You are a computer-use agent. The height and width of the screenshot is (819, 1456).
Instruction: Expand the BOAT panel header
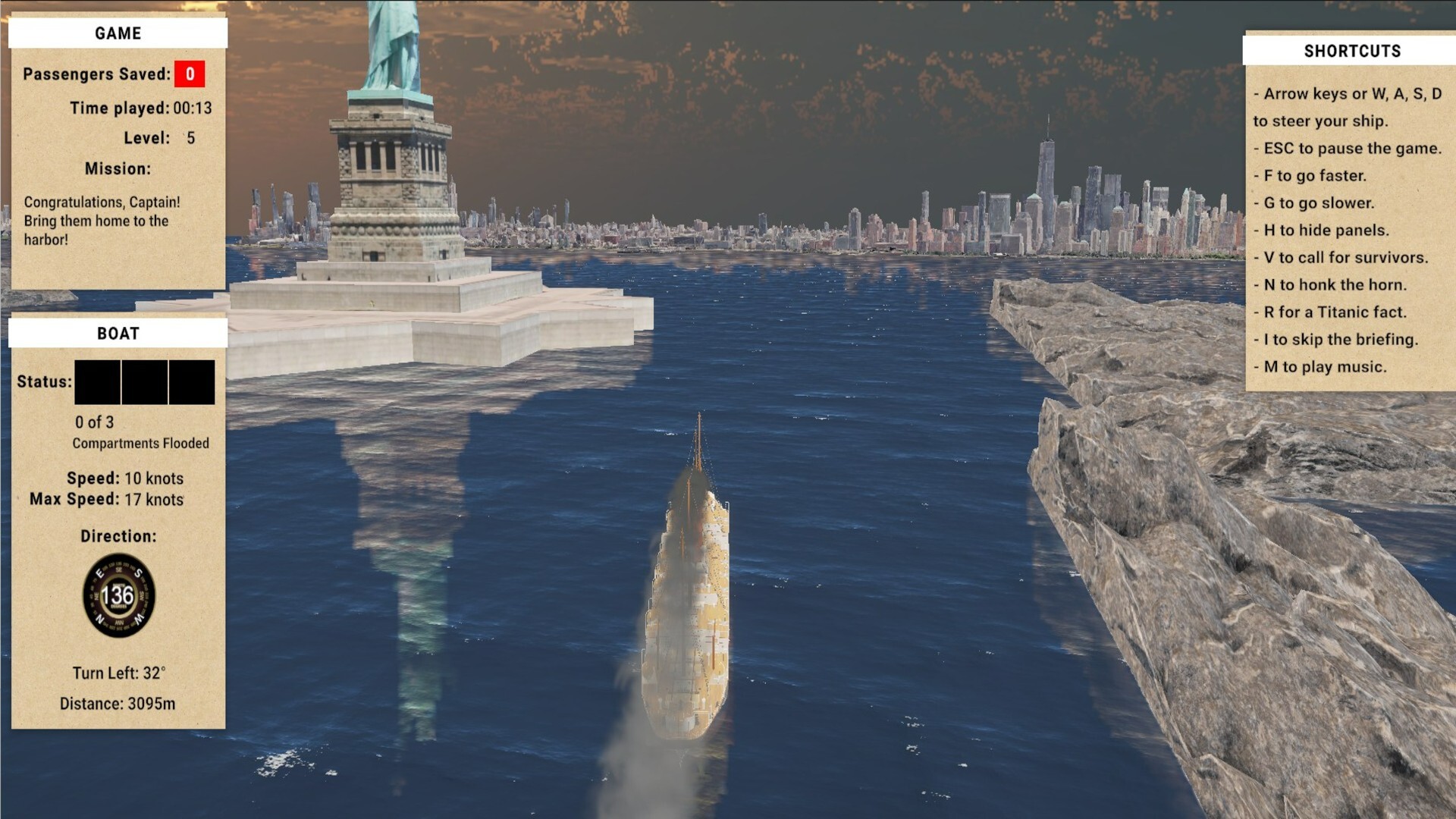click(x=118, y=332)
